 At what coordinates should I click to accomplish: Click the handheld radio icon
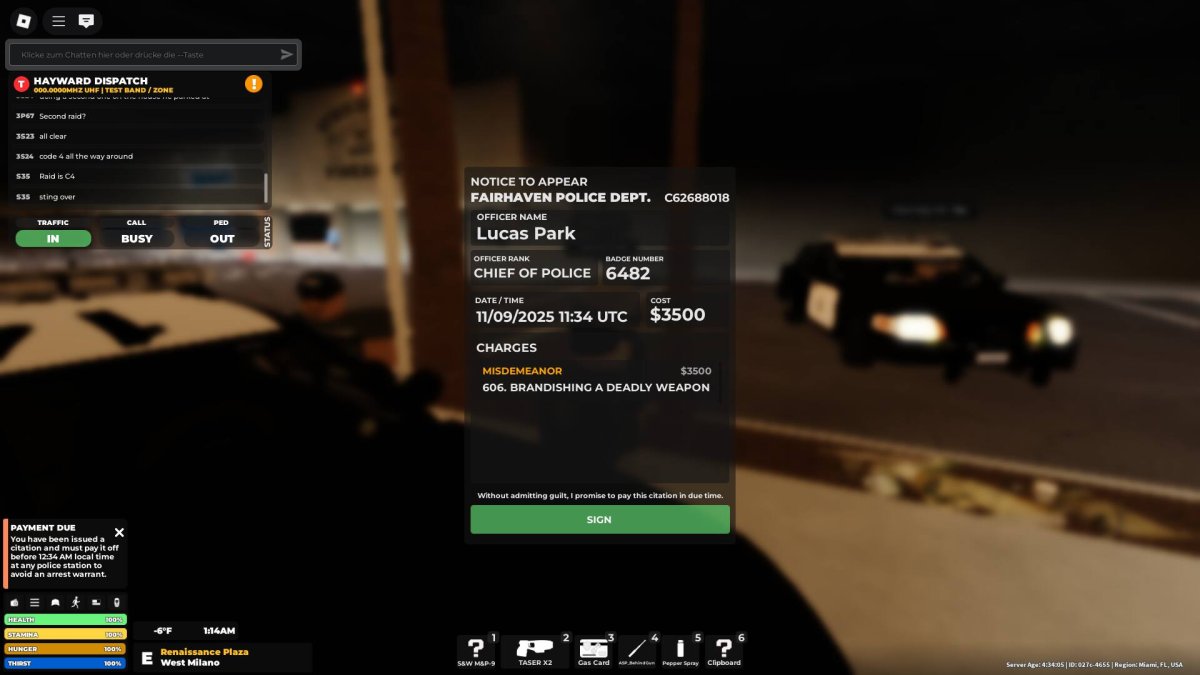(x=117, y=602)
